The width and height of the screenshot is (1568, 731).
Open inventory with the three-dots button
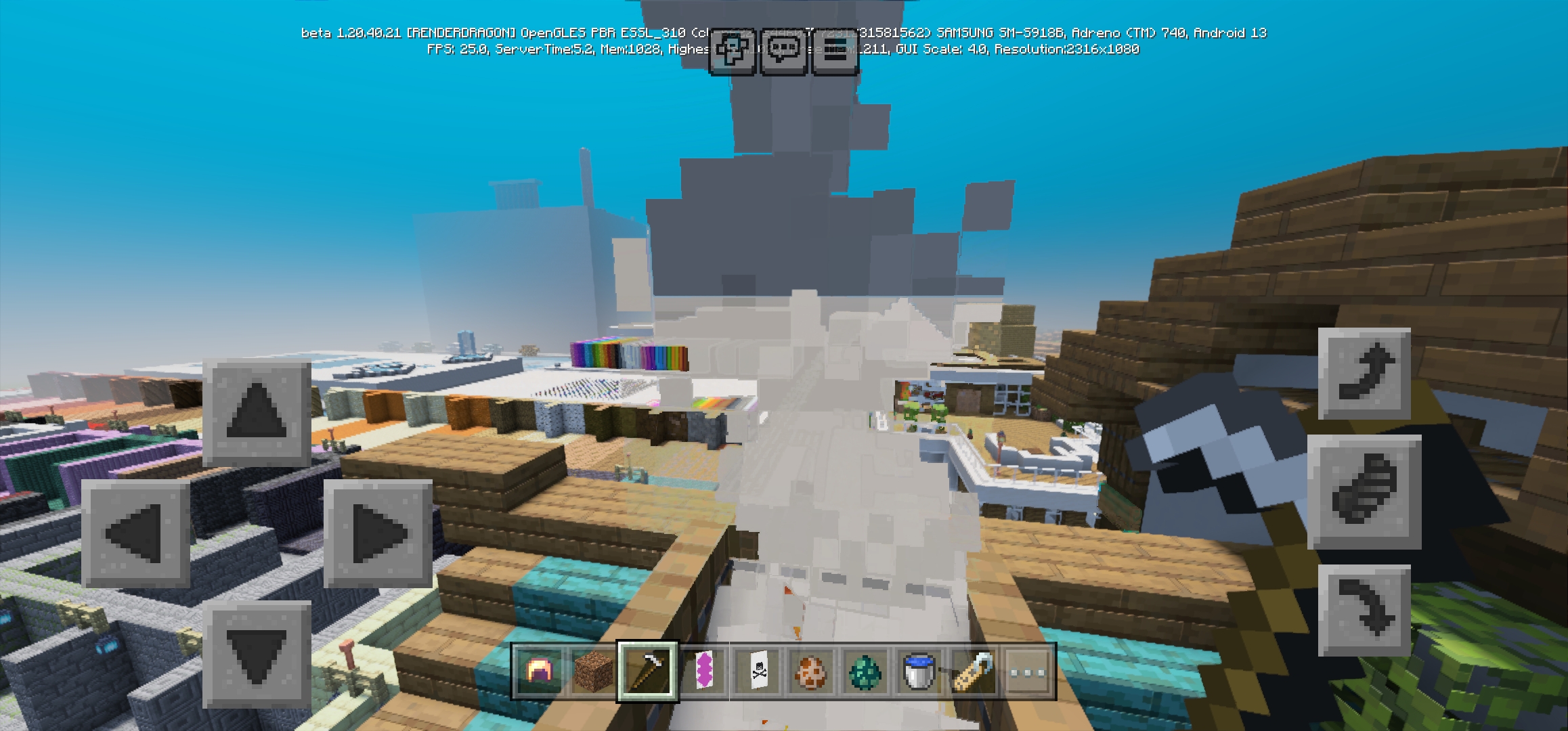[x=1027, y=671]
